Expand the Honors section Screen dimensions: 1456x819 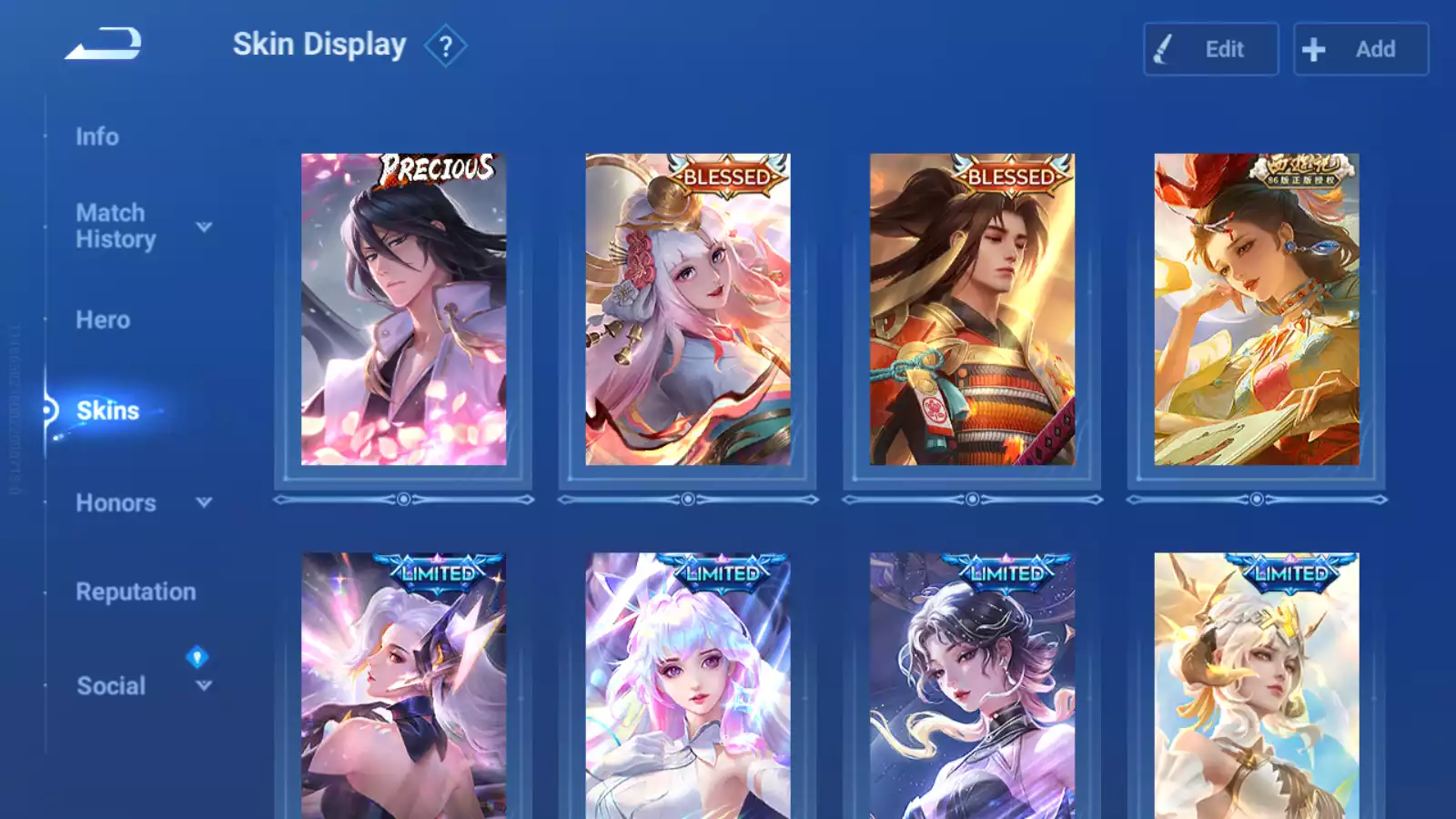click(116, 503)
